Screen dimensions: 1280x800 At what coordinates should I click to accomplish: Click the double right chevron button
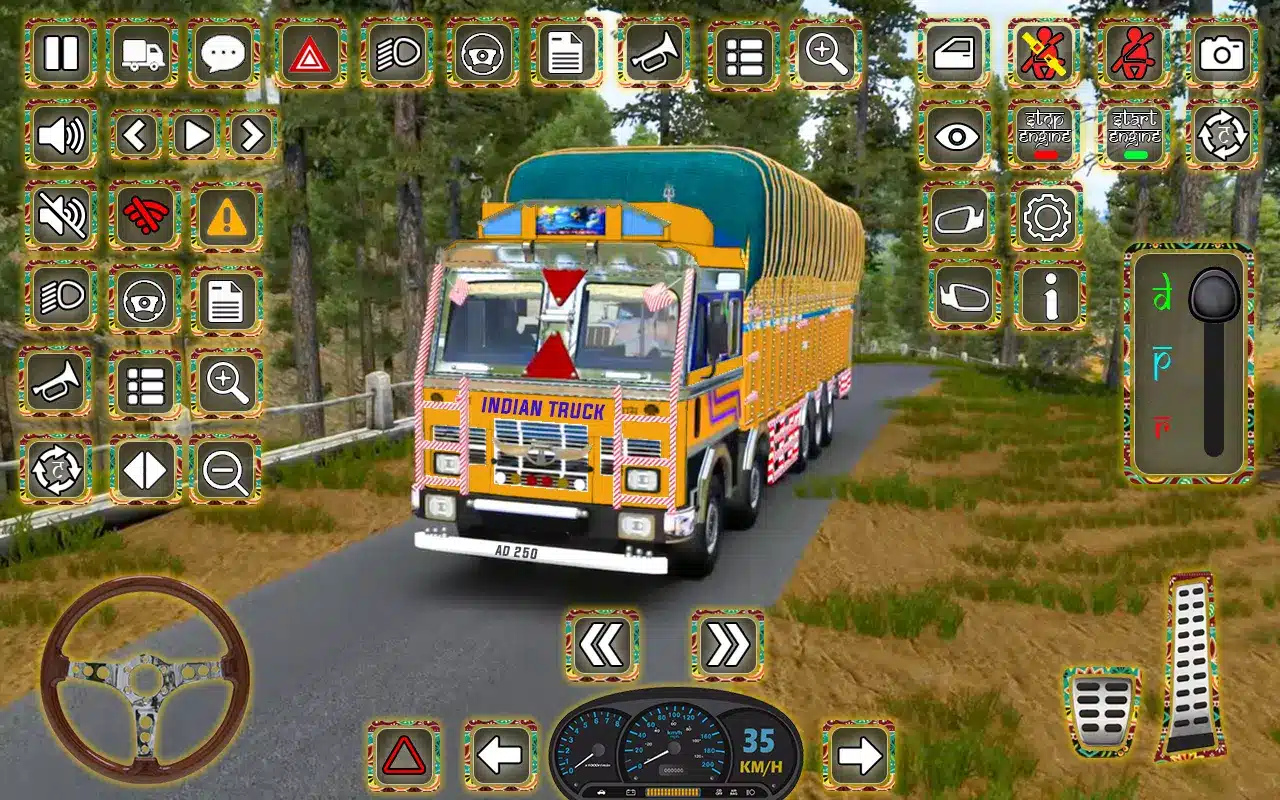pos(727,645)
